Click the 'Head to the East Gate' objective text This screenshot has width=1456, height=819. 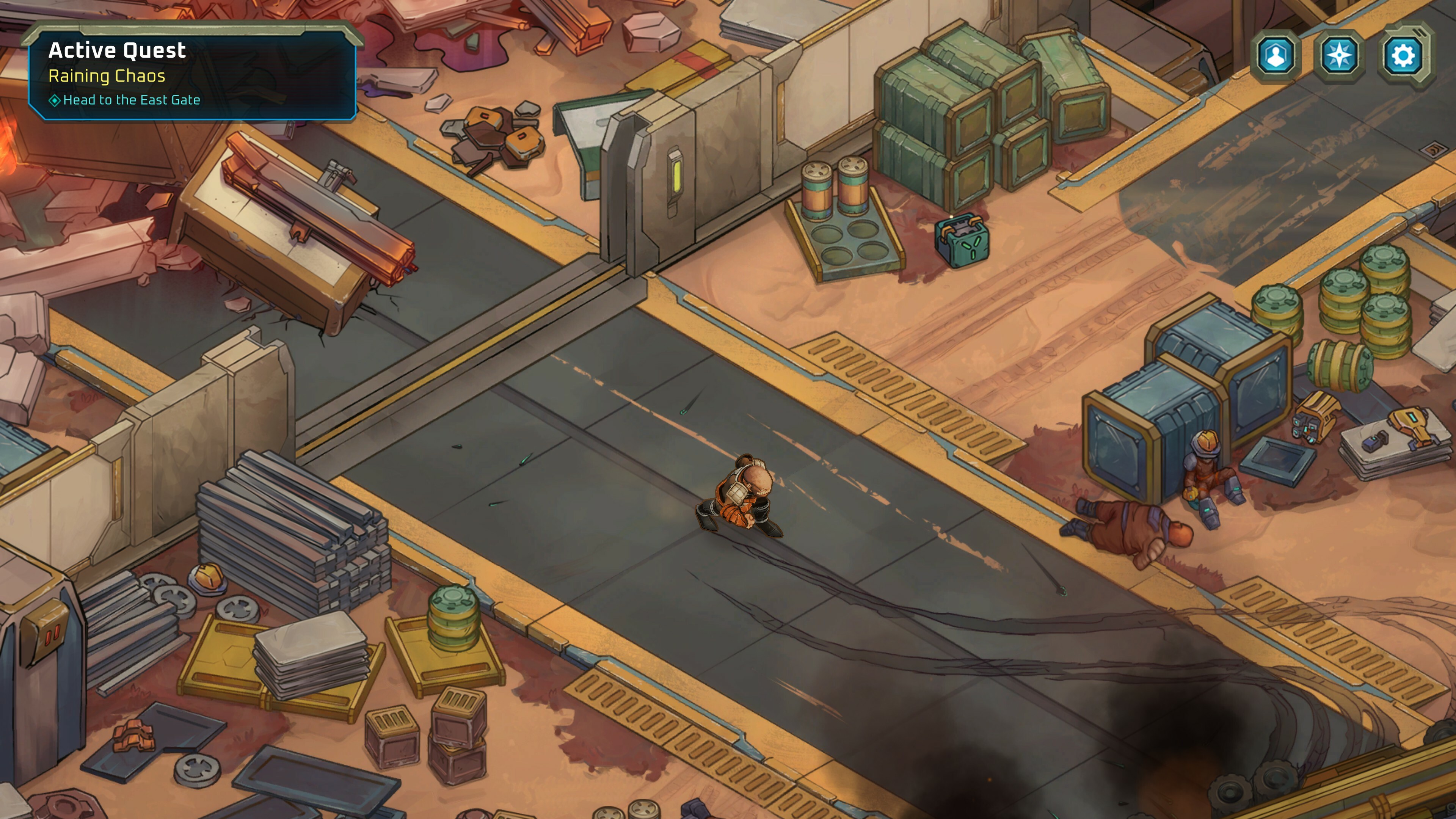tap(131, 99)
